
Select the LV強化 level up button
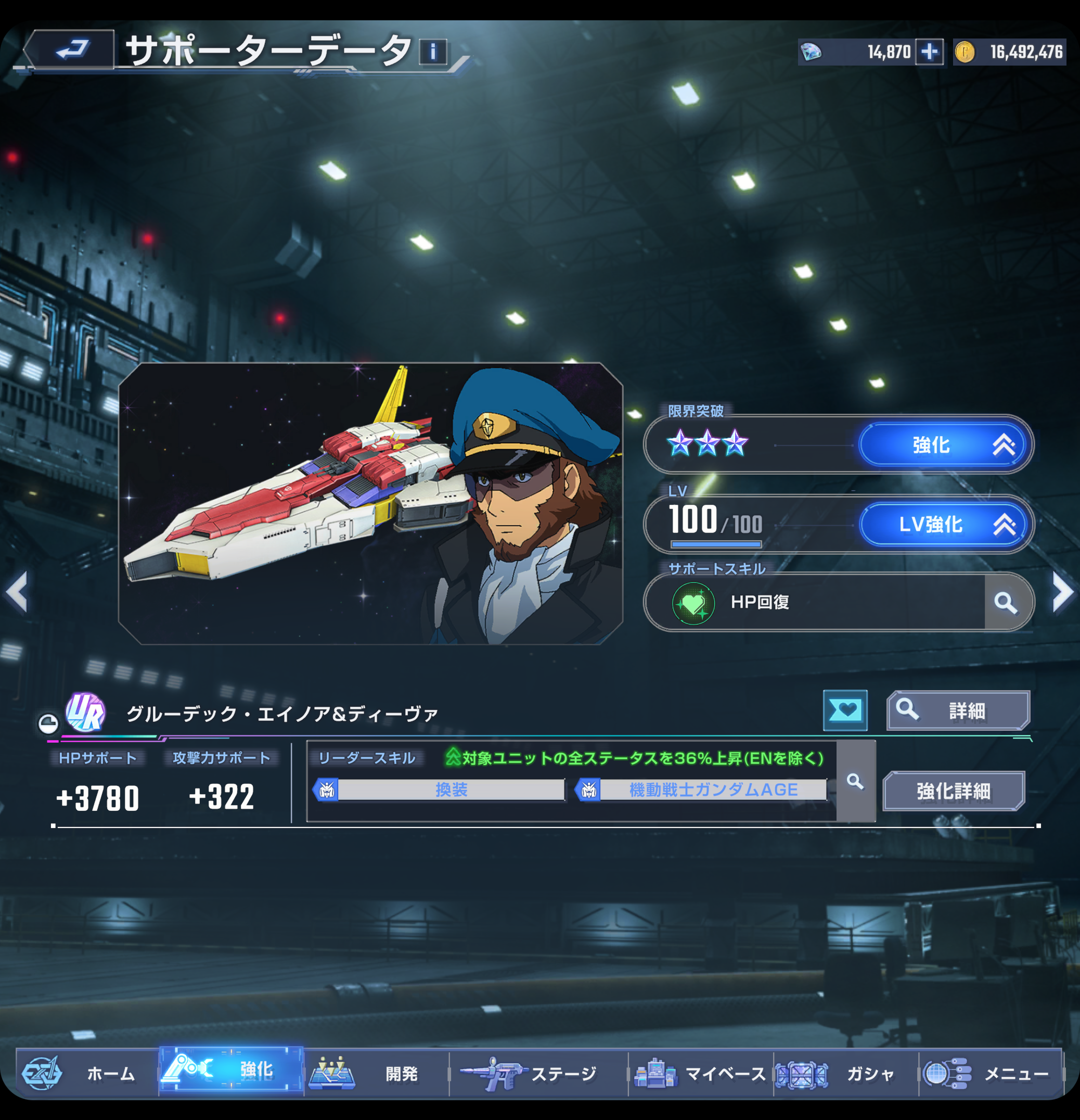[945, 524]
